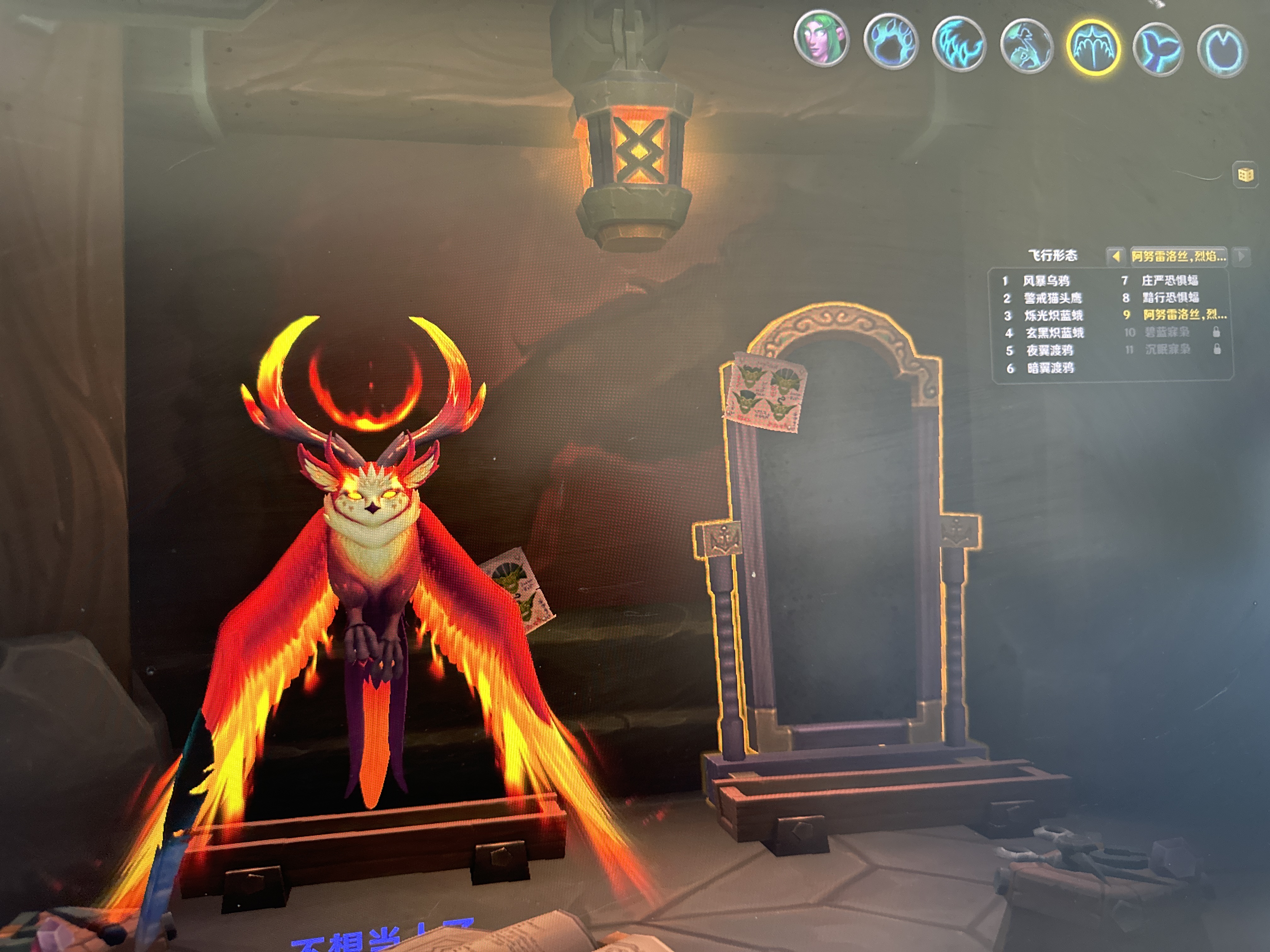Click the previous flight form arrow

tap(1115, 257)
